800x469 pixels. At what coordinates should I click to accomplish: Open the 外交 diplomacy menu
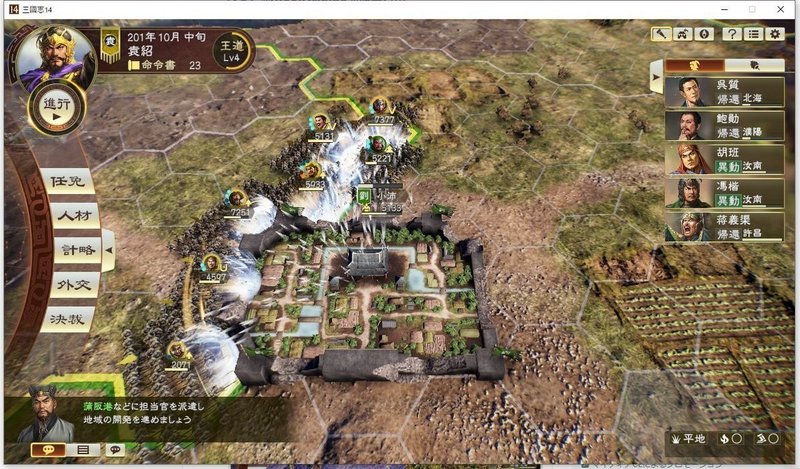[x=72, y=285]
